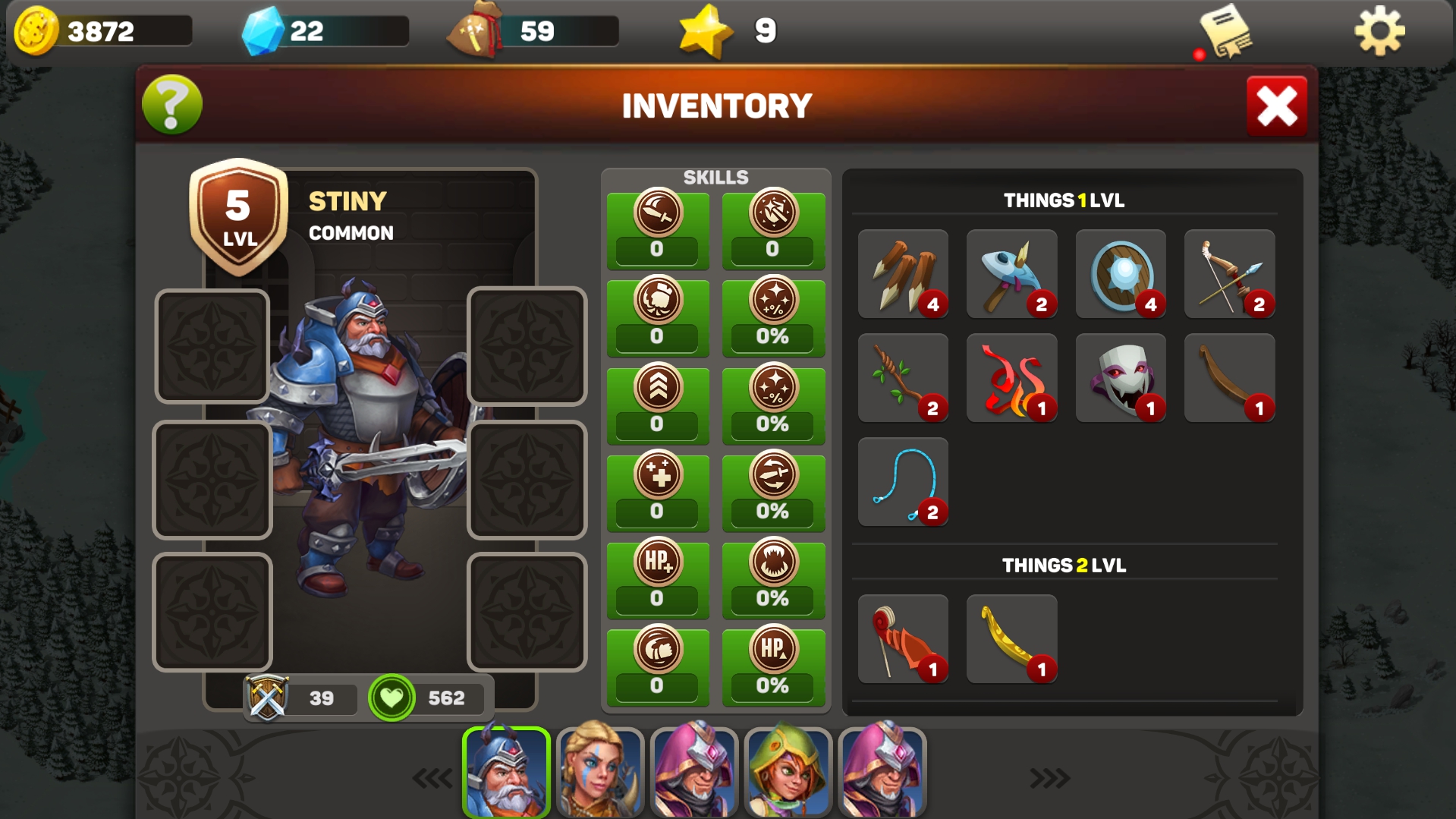The height and width of the screenshot is (819, 1456).
Task: Click the star rating icon
Action: click(x=706, y=30)
